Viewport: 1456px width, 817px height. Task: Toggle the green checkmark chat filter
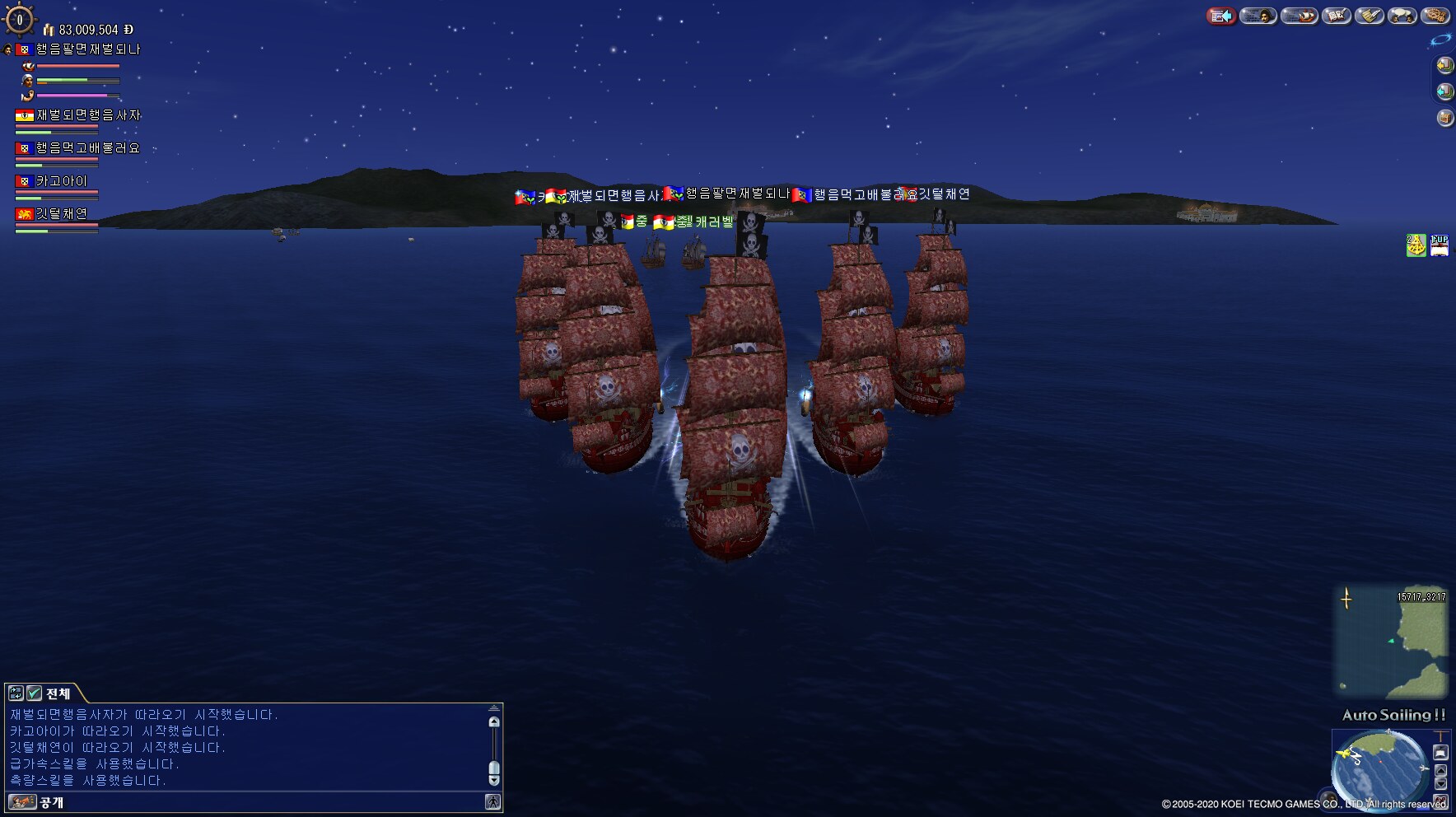tap(35, 693)
